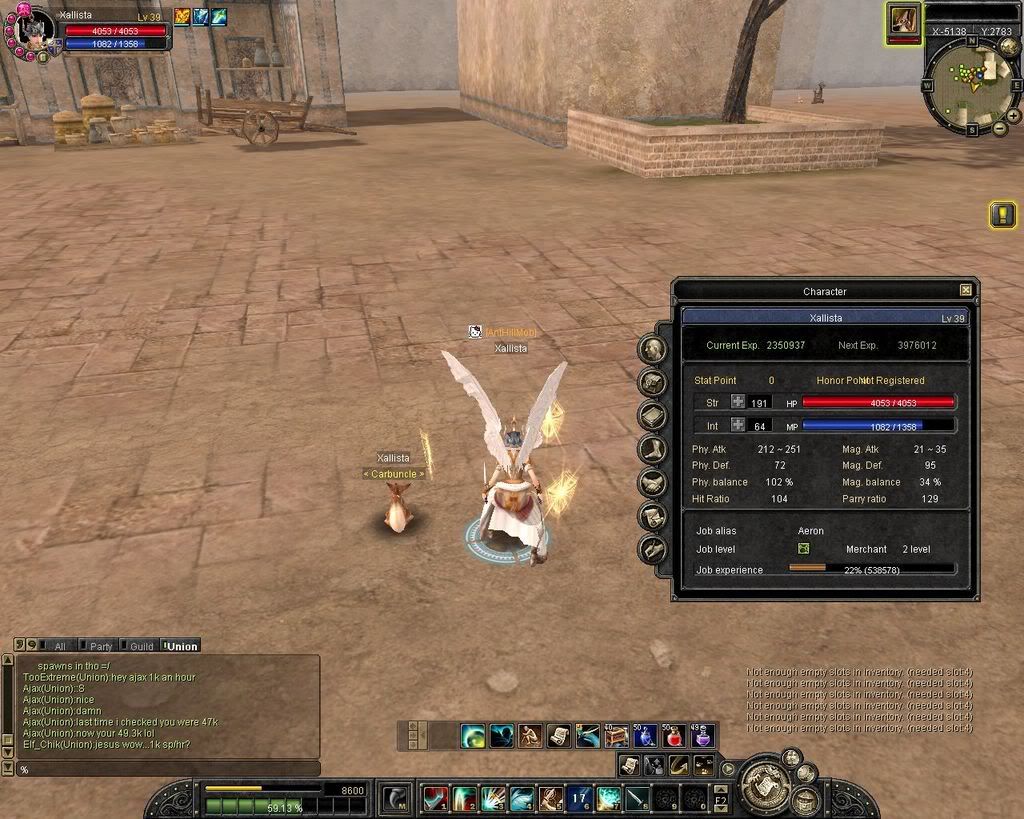Switch chat to the Party tab
Image resolution: width=1024 pixels, height=819 pixels.
pyautogui.click(x=99, y=646)
